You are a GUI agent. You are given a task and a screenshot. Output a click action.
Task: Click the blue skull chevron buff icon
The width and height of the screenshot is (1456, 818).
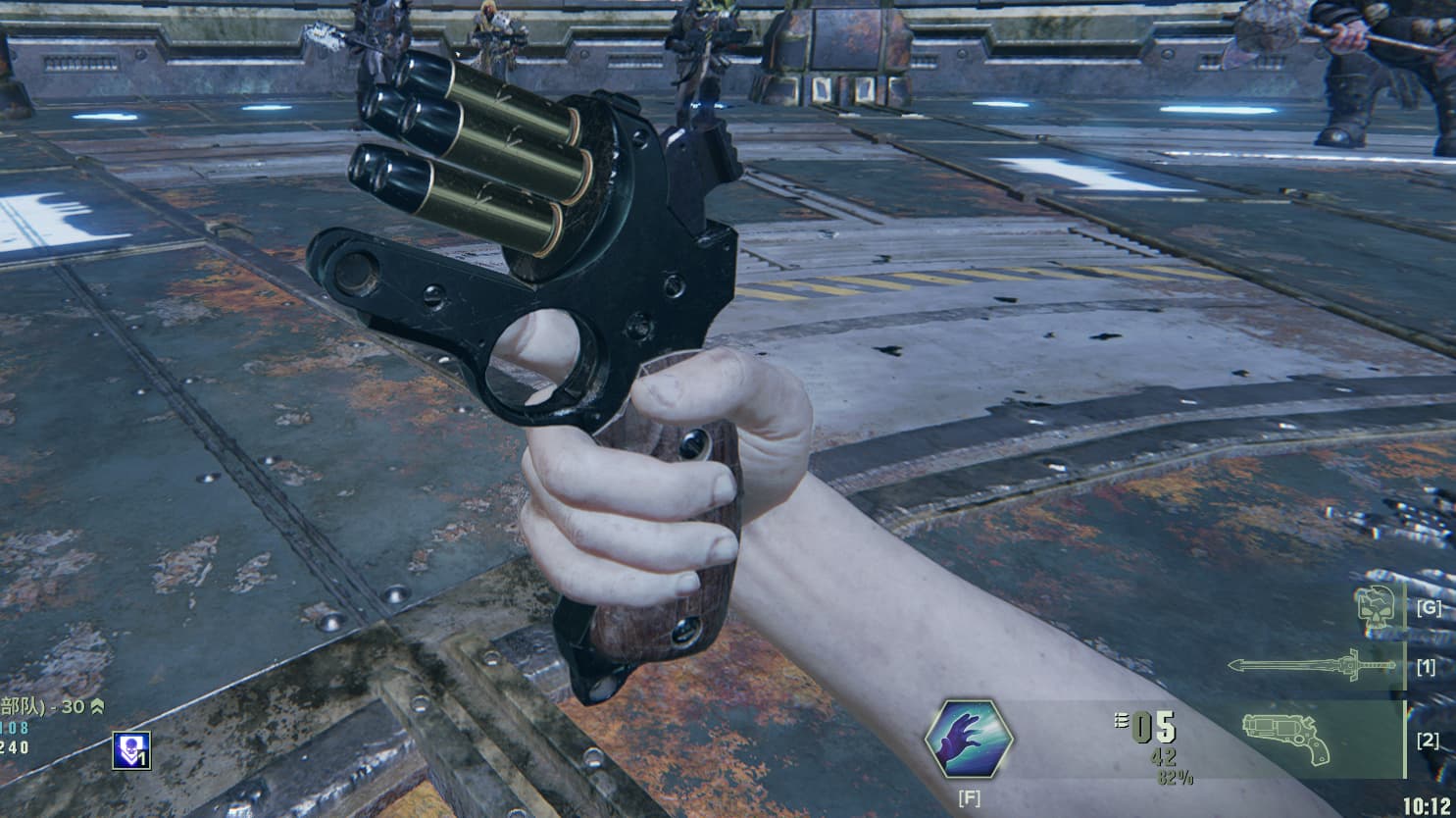click(131, 749)
